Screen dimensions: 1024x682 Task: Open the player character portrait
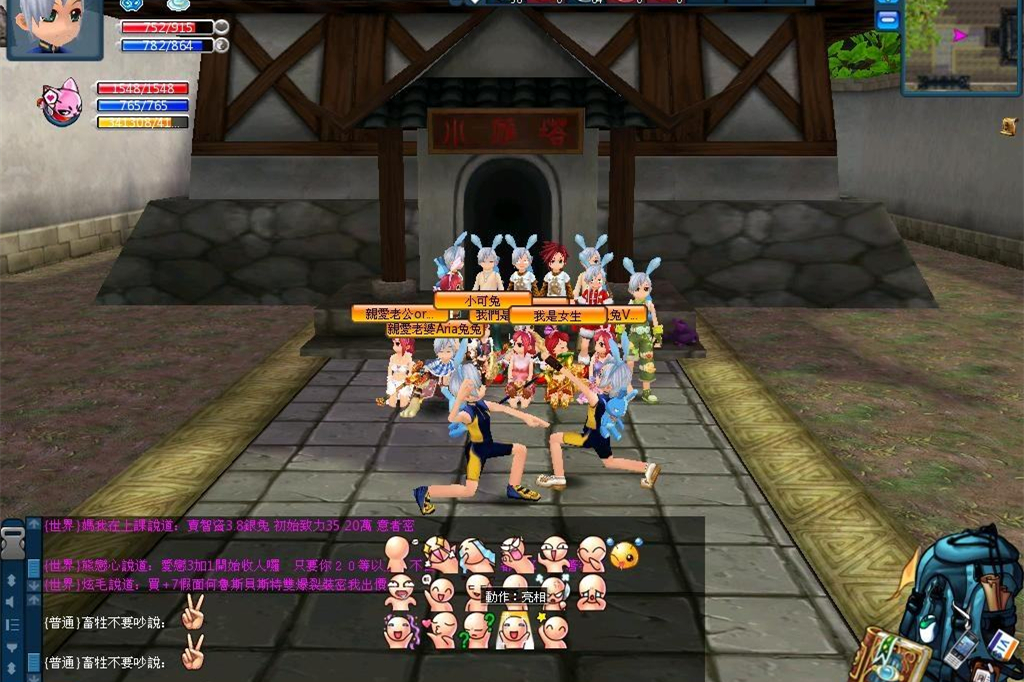point(55,29)
